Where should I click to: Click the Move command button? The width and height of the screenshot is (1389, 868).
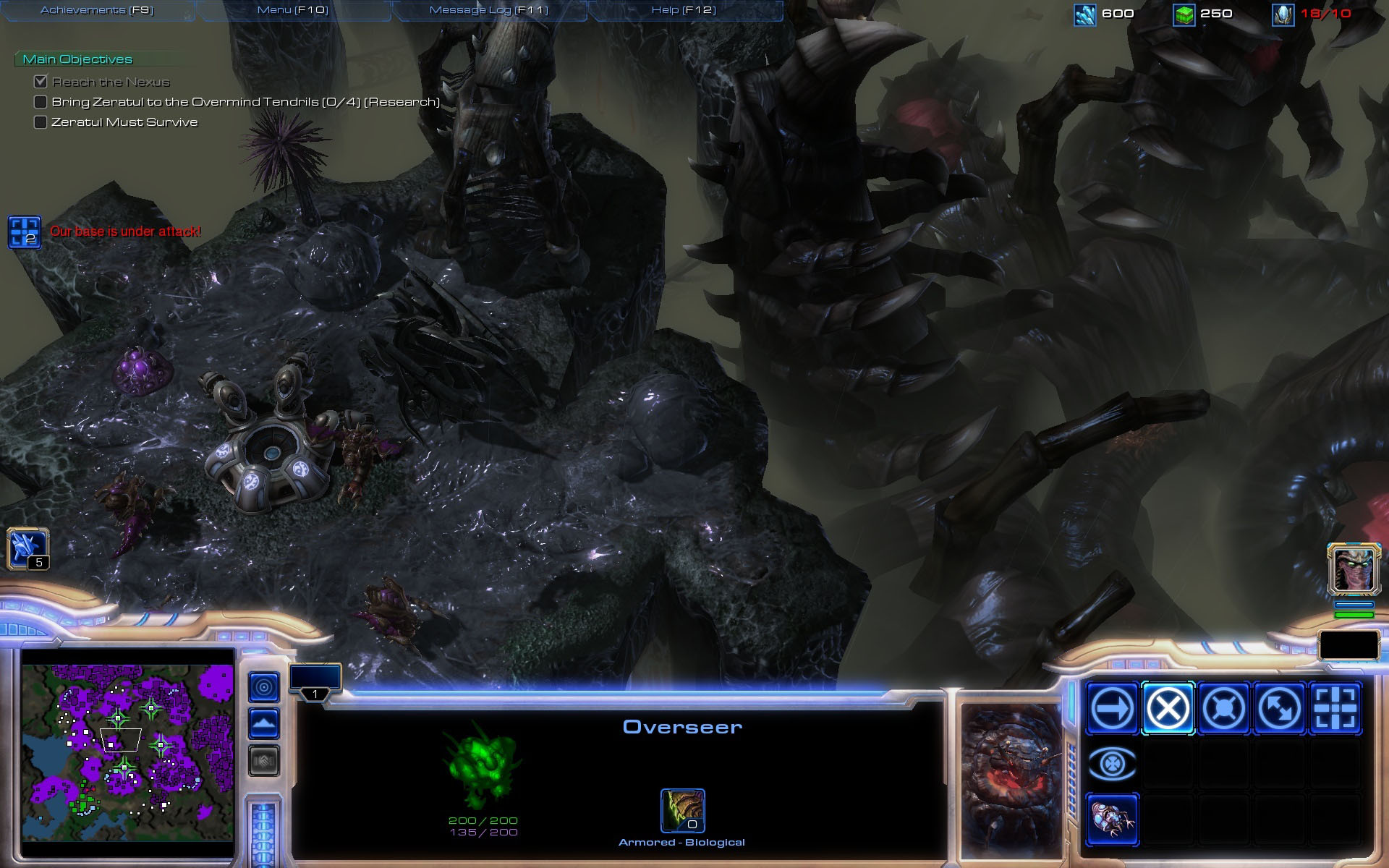1112,708
